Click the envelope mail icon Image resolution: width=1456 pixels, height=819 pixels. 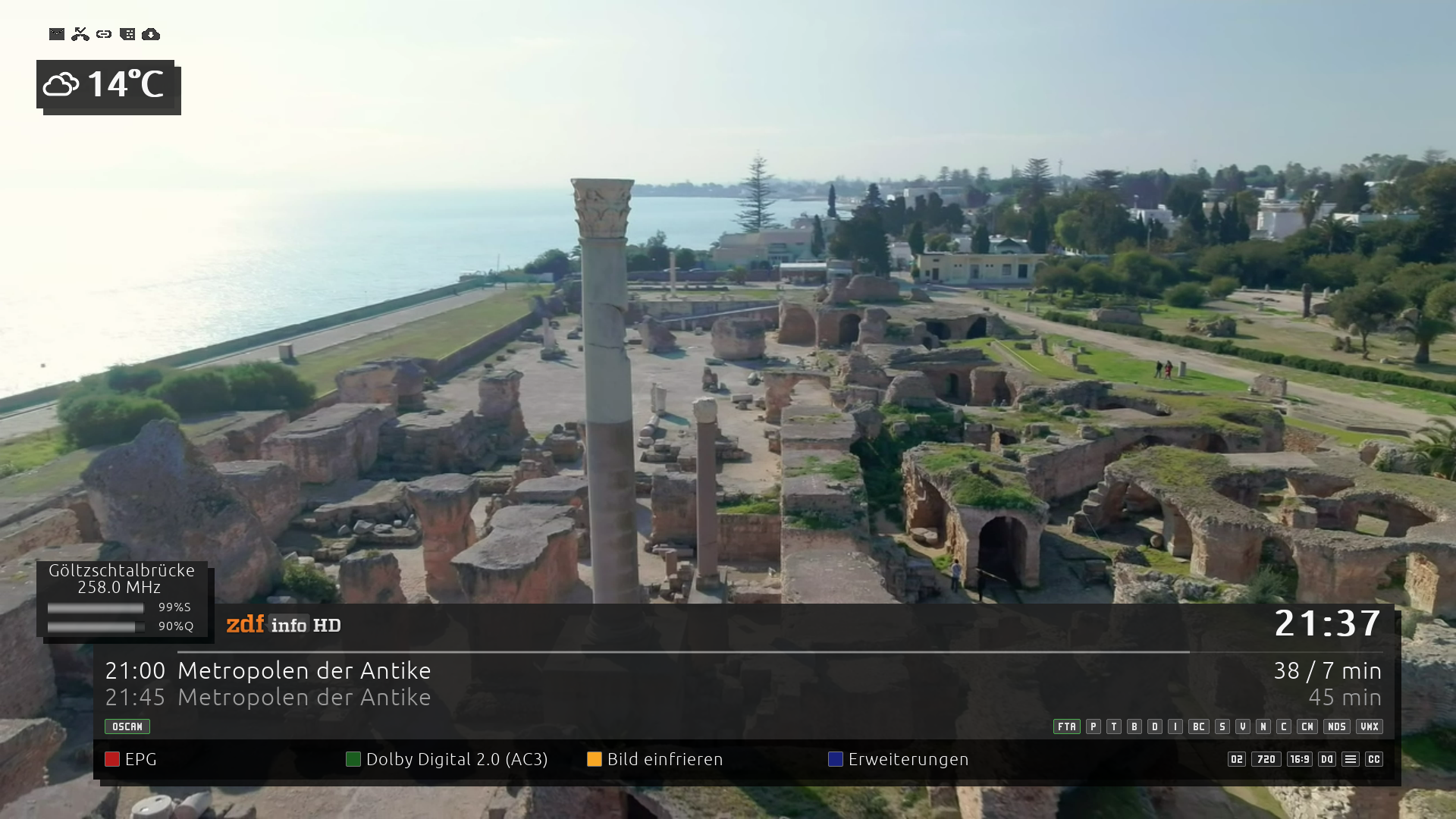pyautogui.click(x=57, y=34)
